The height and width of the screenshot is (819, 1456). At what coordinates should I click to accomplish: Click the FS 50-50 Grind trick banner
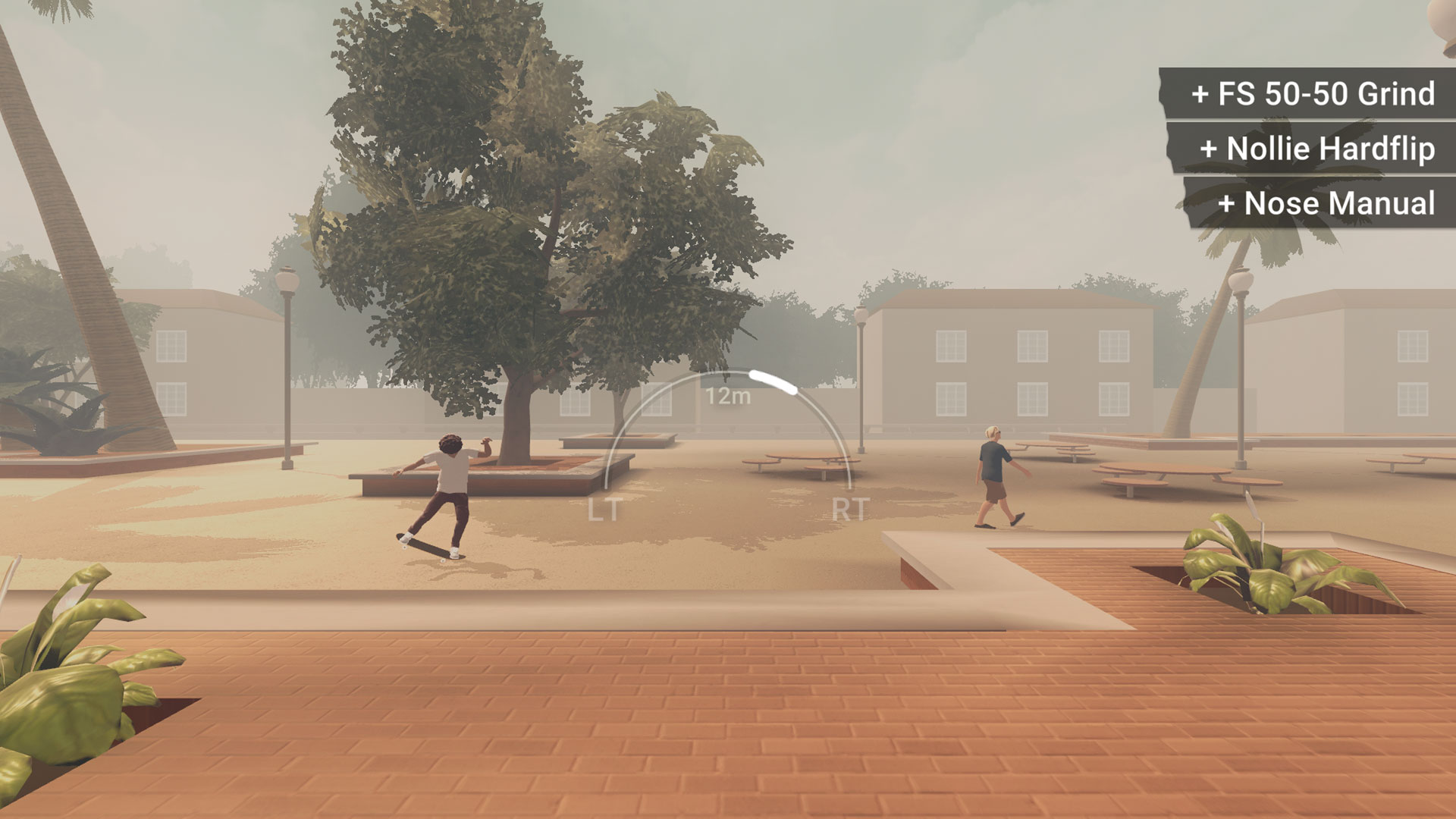(x=1314, y=95)
